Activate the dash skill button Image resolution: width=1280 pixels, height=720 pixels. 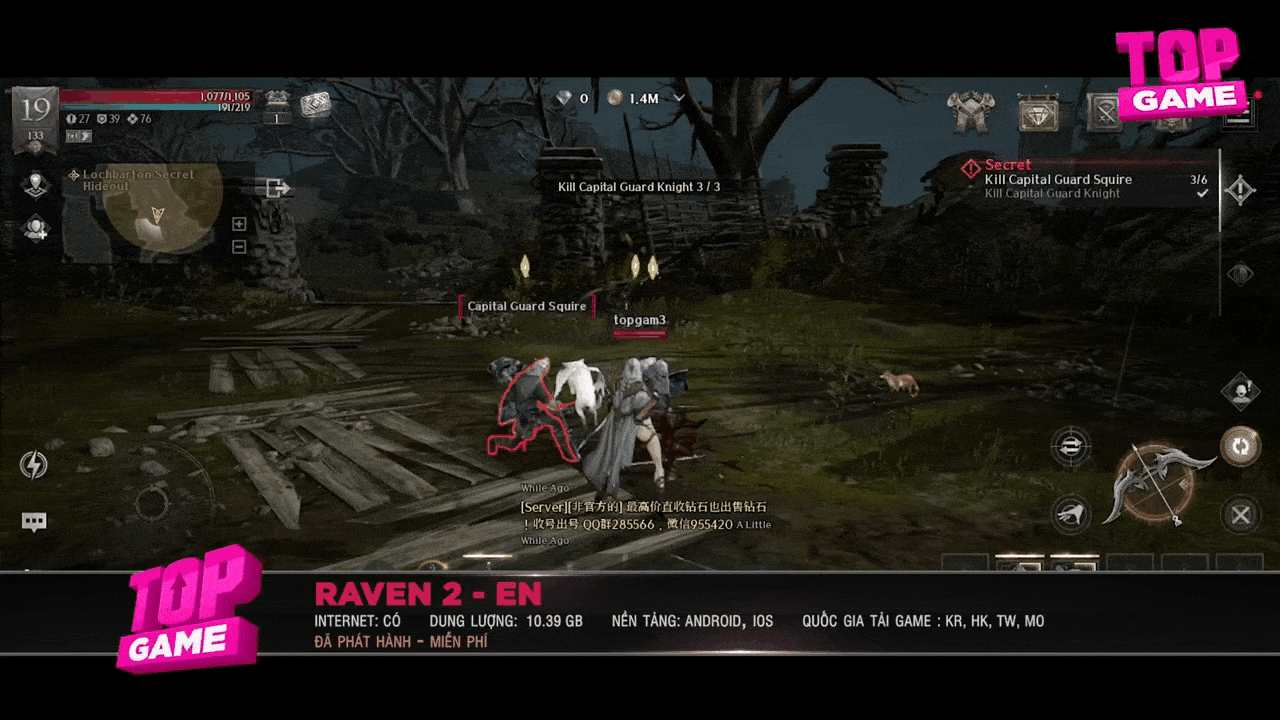tap(1070, 514)
